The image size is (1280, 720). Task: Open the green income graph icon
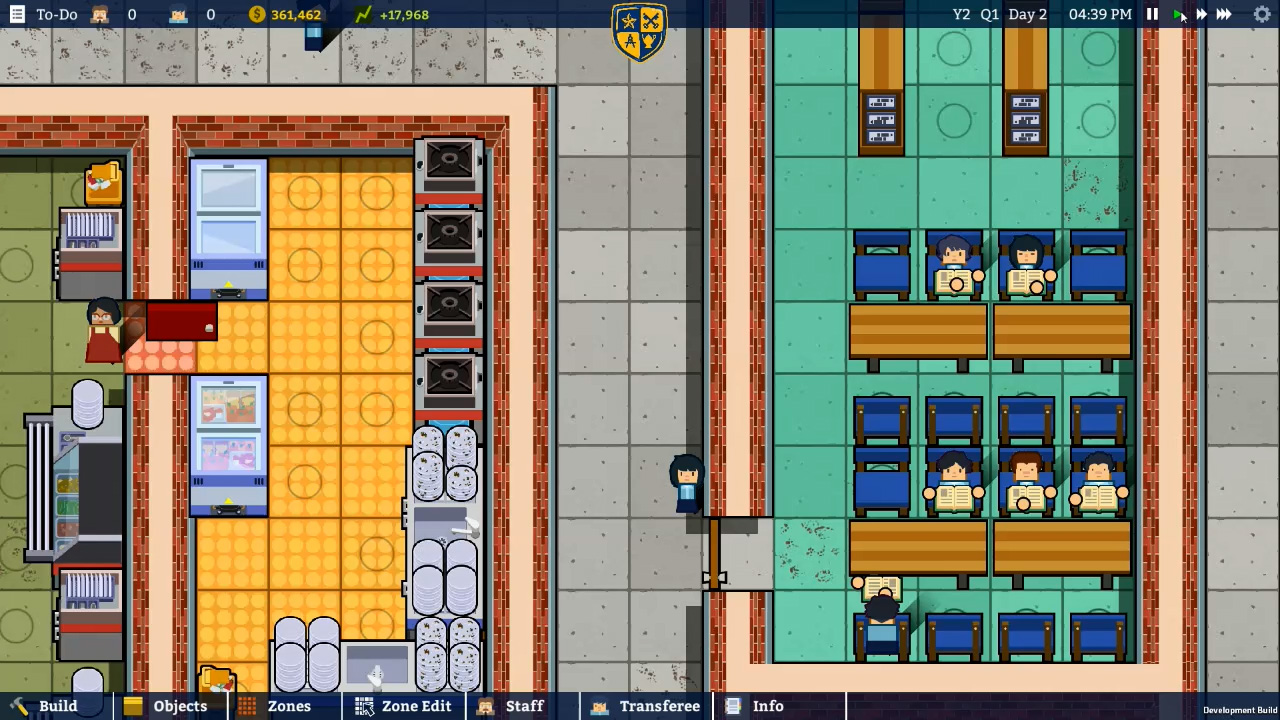tap(364, 14)
